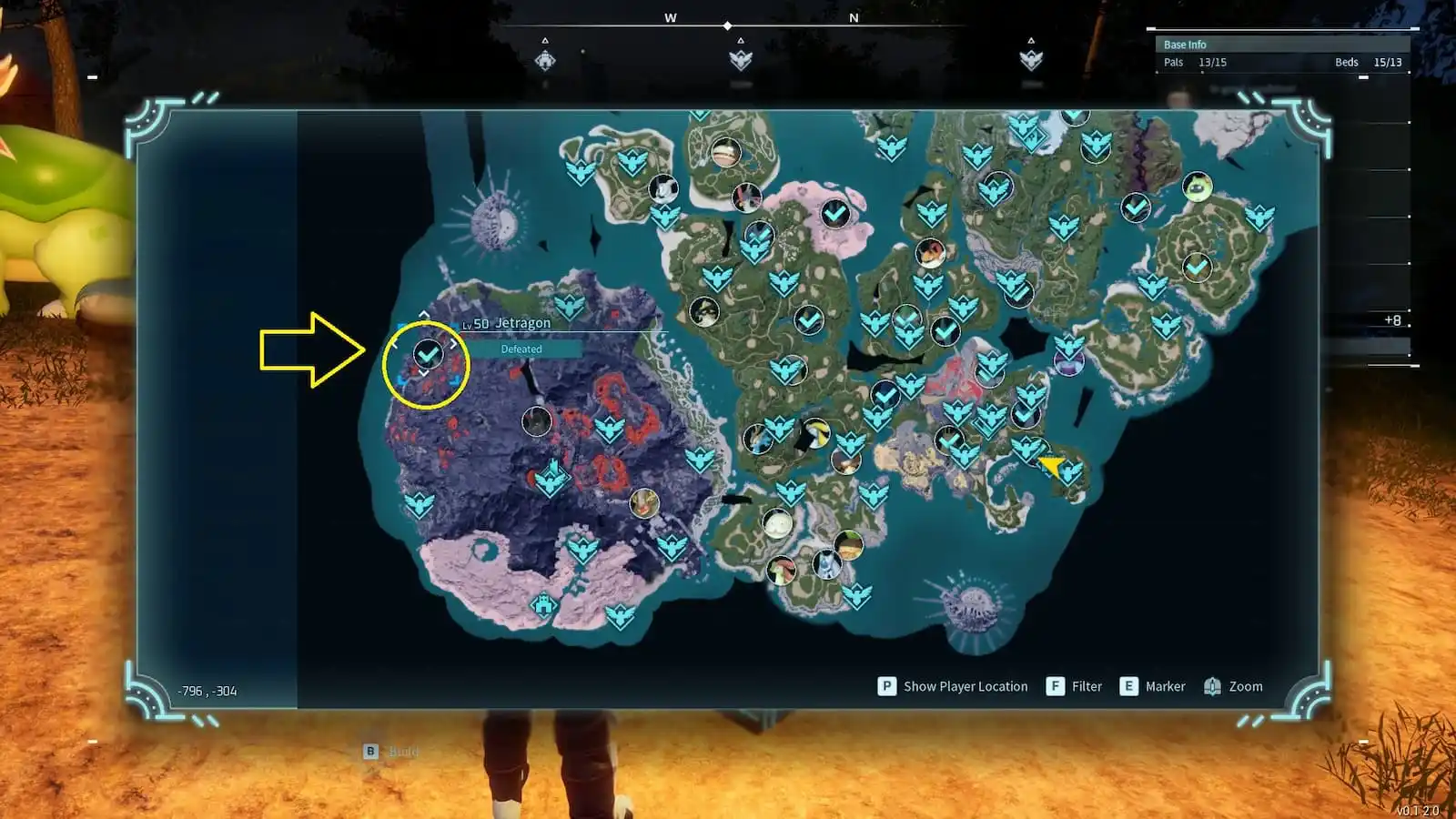The image size is (1456, 819).
Task: Select the yellow Pal boss portrait near map center
Action: (816, 434)
